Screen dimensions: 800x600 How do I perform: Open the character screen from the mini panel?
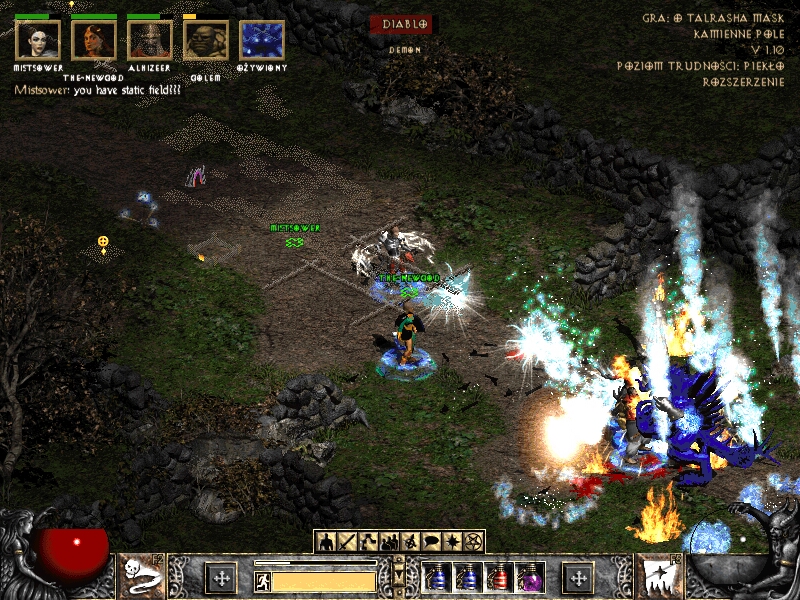pos(326,542)
